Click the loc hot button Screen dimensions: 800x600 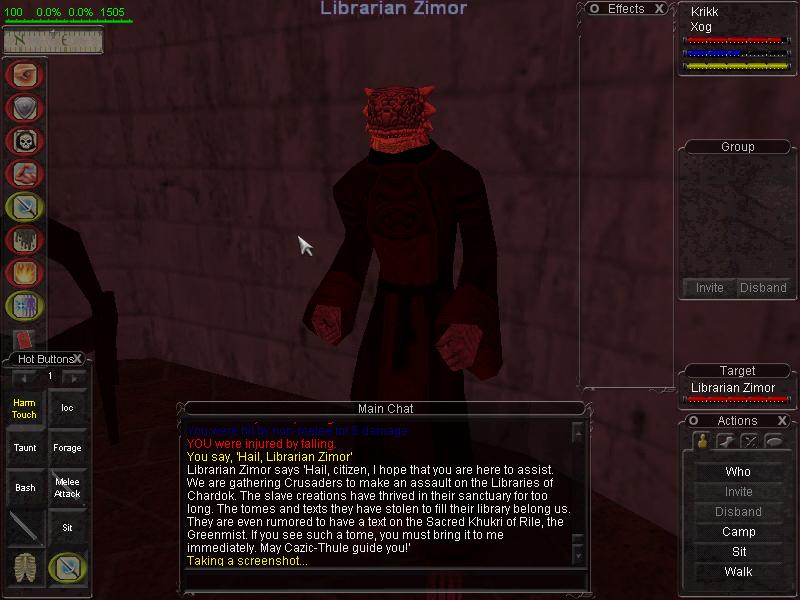tap(67, 408)
